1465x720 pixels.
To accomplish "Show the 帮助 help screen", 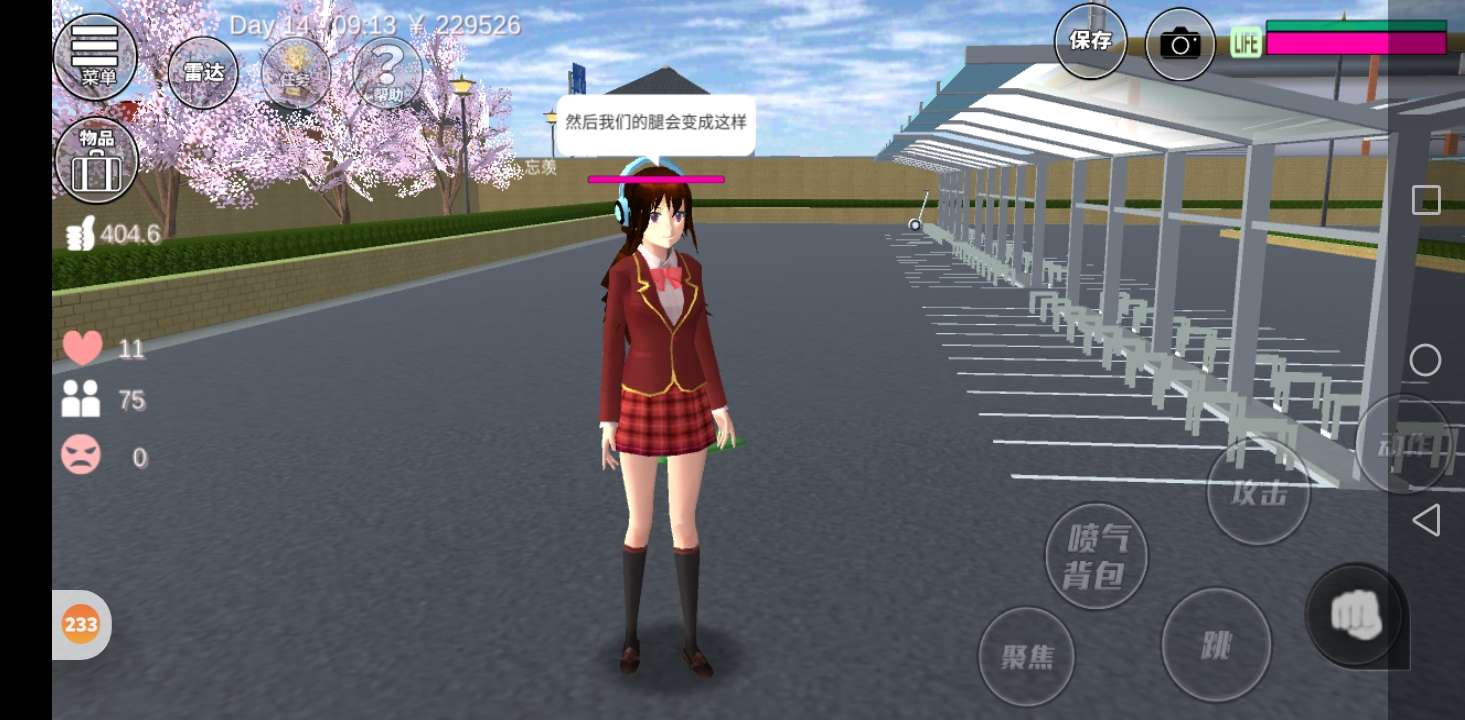I will (x=388, y=72).
